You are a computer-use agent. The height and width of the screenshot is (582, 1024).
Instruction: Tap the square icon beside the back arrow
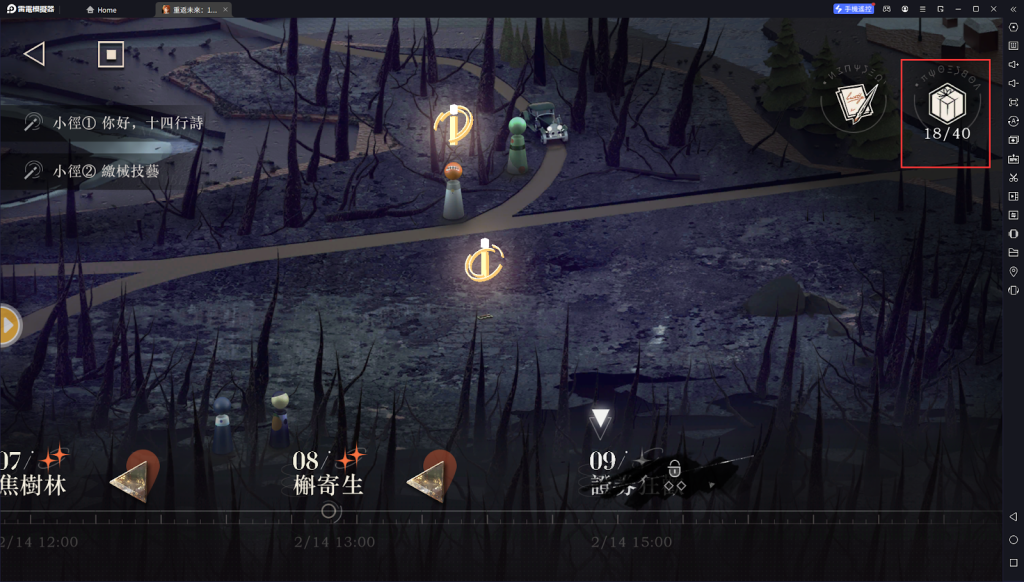click(111, 54)
